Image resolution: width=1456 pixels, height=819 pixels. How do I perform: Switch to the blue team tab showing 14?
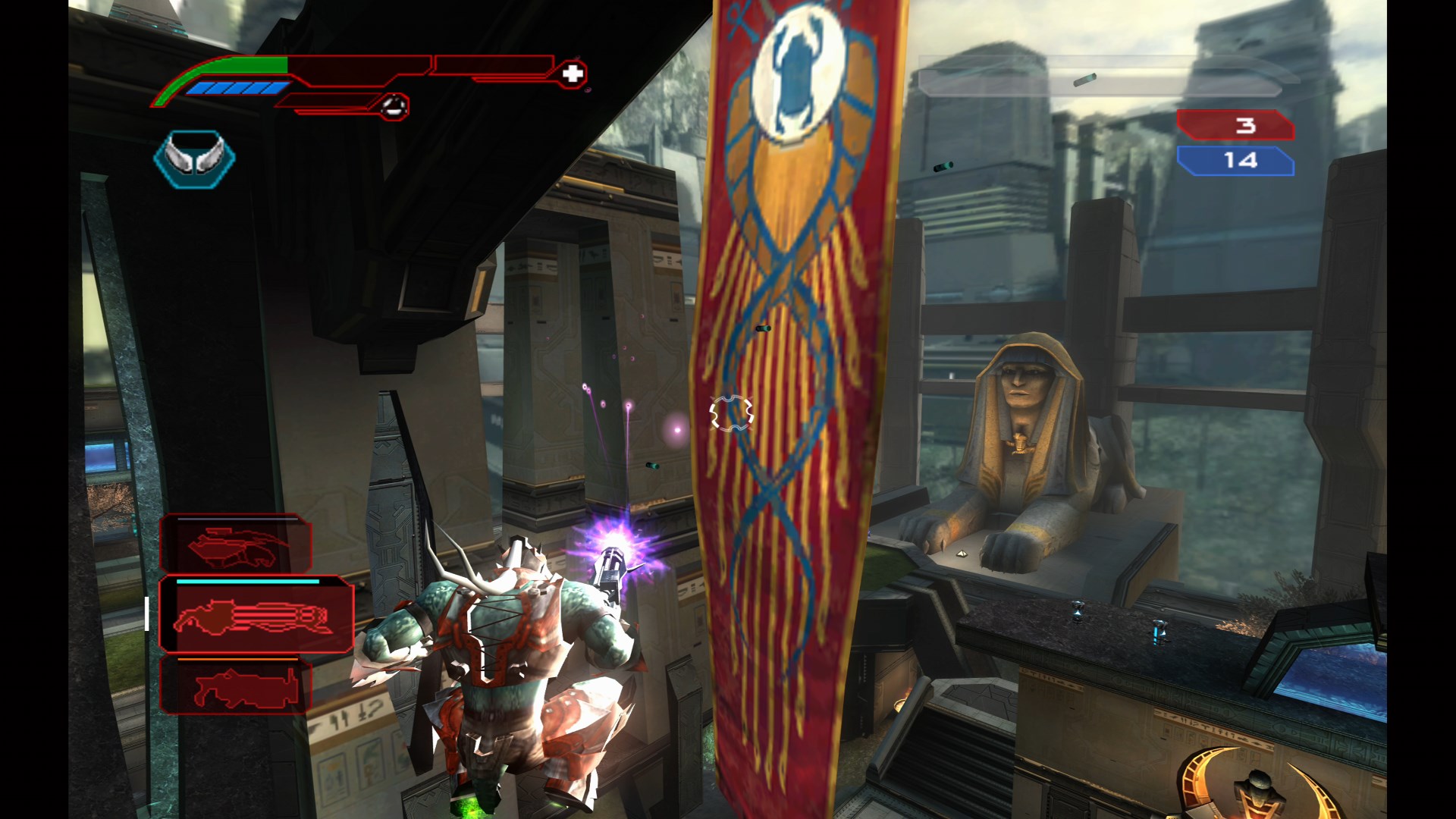tap(1236, 161)
